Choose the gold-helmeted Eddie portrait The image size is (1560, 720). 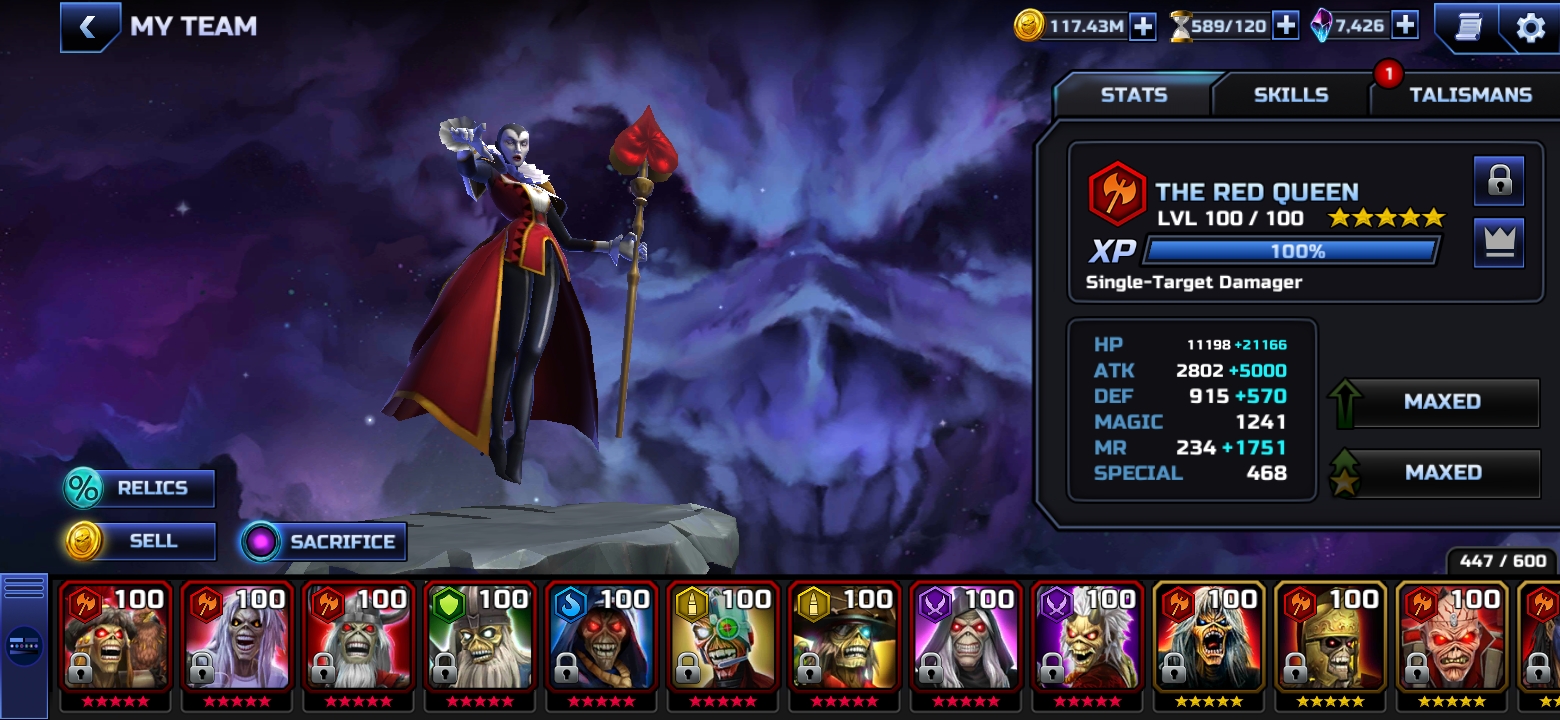pos(1330,638)
